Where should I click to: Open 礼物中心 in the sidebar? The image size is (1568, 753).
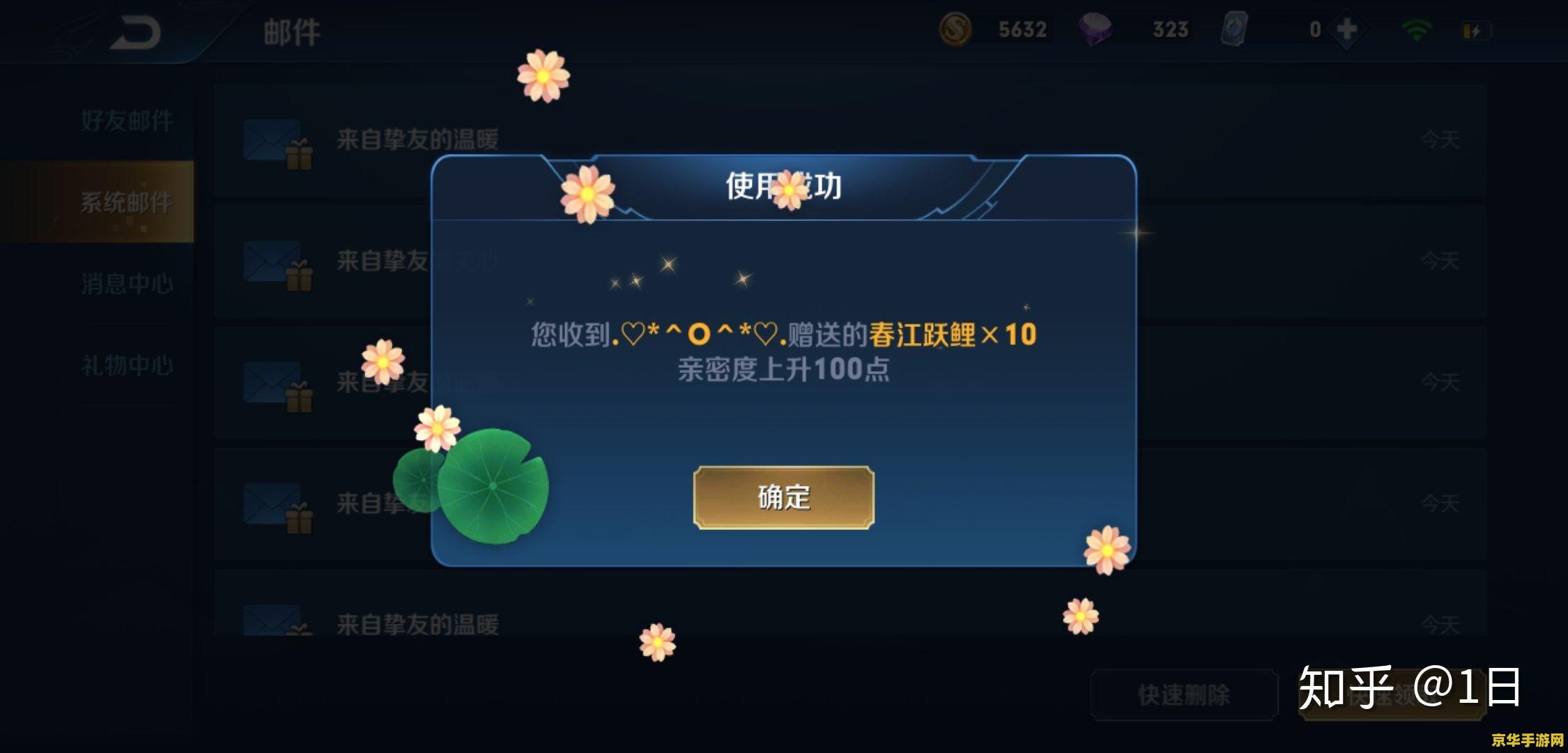[x=128, y=365]
